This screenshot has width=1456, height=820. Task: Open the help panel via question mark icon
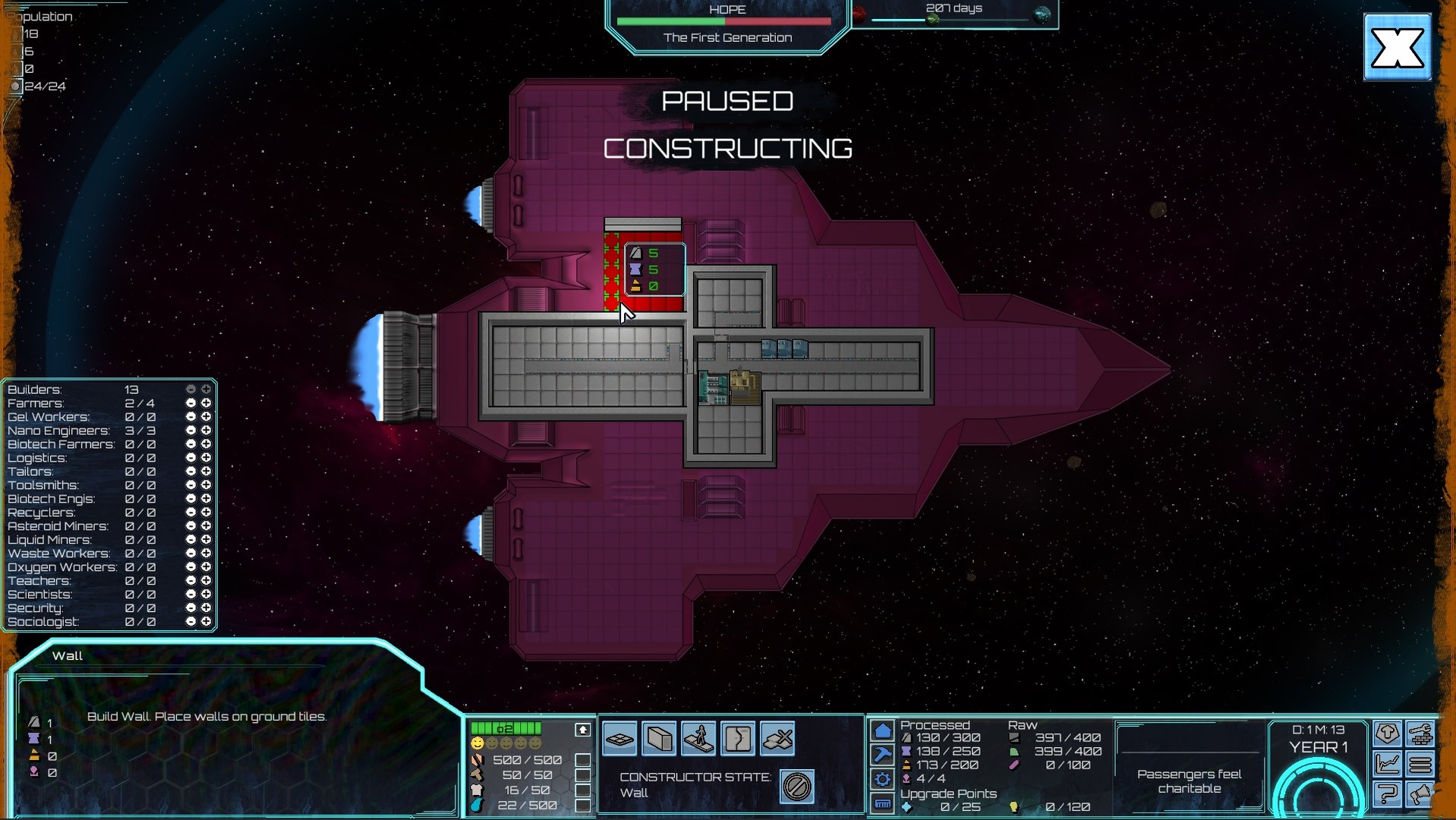[x=1388, y=794]
